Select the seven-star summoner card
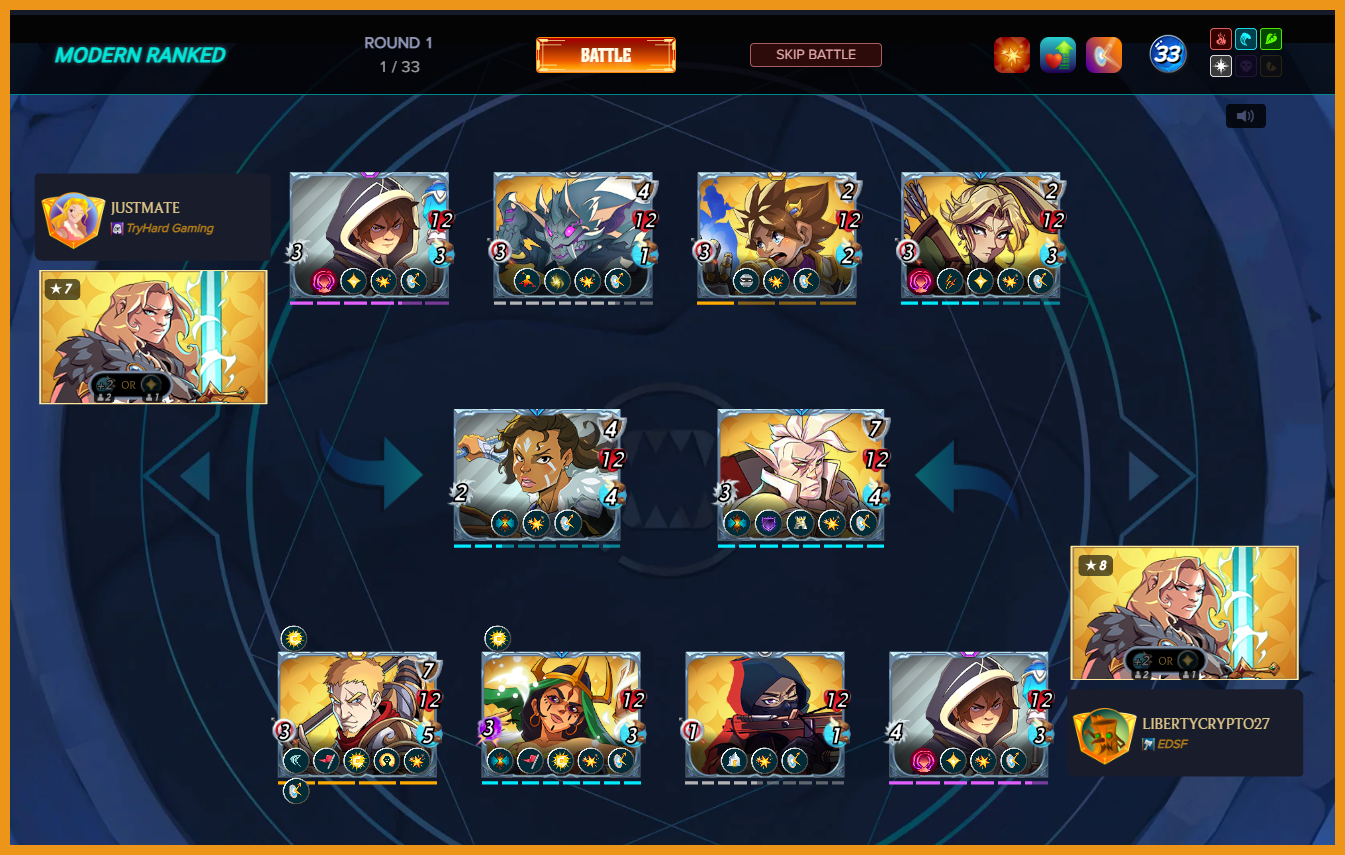 pyautogui.click(x=153, y=336)
